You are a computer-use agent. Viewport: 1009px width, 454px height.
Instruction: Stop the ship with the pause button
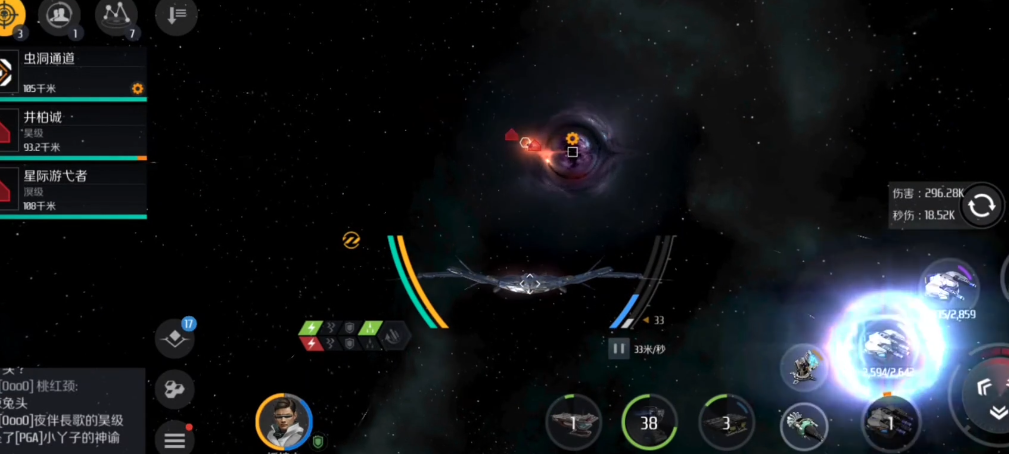point(618,349)
